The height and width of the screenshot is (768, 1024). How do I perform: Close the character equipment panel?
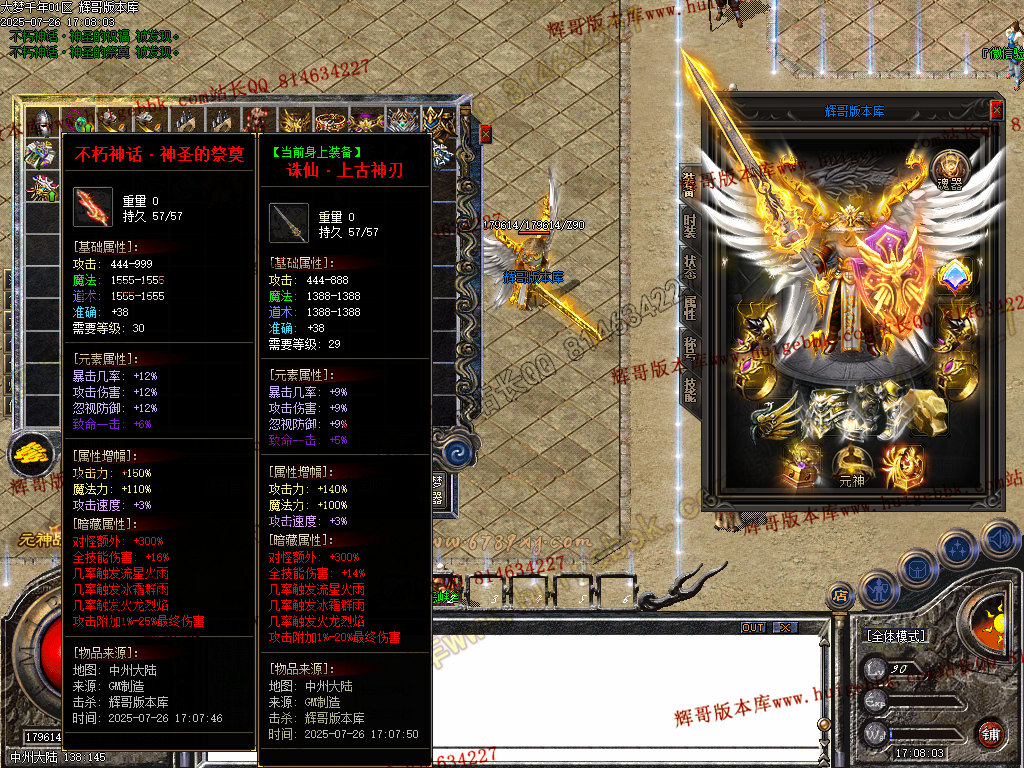996,110
